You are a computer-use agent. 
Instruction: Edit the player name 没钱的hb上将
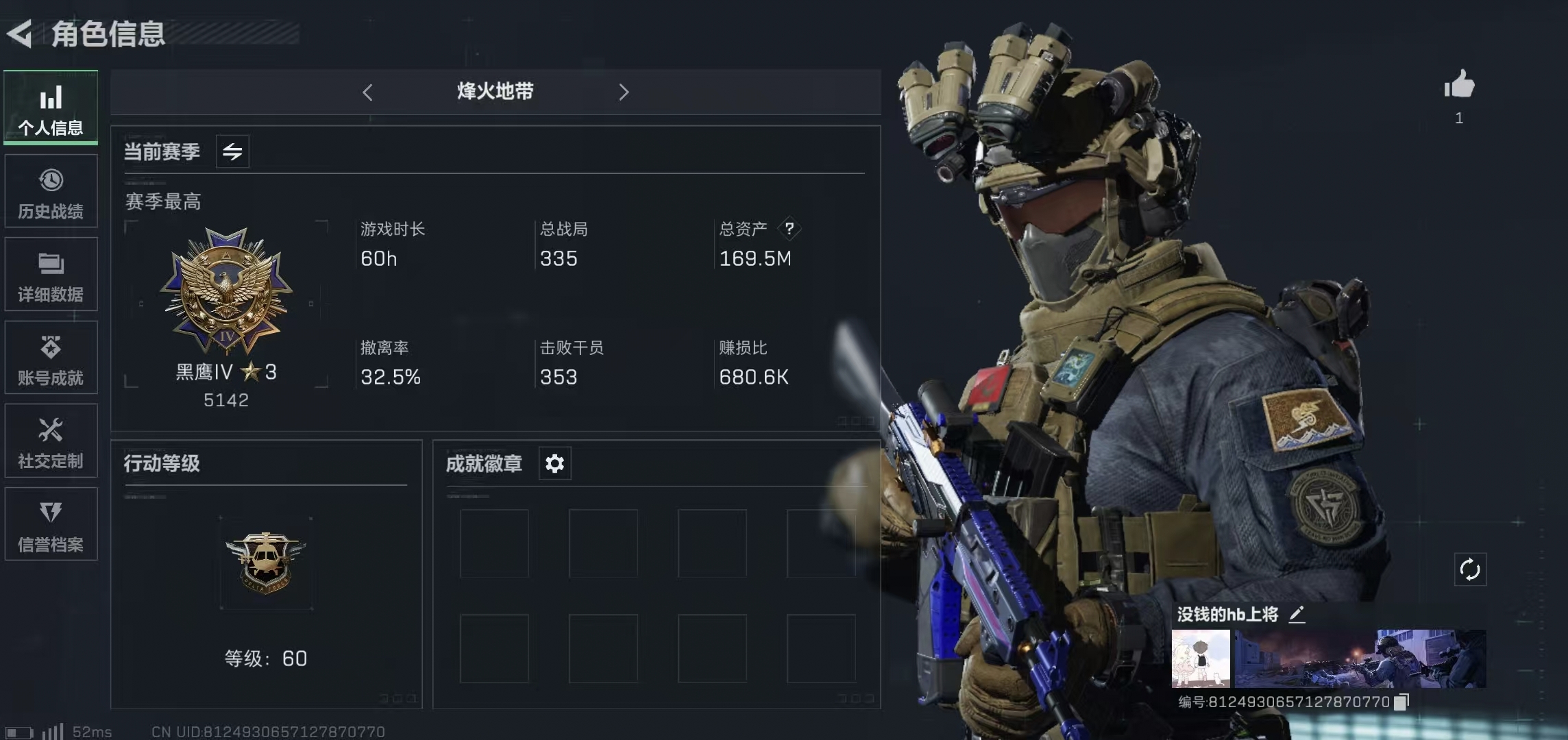[x=1297, y=615]
